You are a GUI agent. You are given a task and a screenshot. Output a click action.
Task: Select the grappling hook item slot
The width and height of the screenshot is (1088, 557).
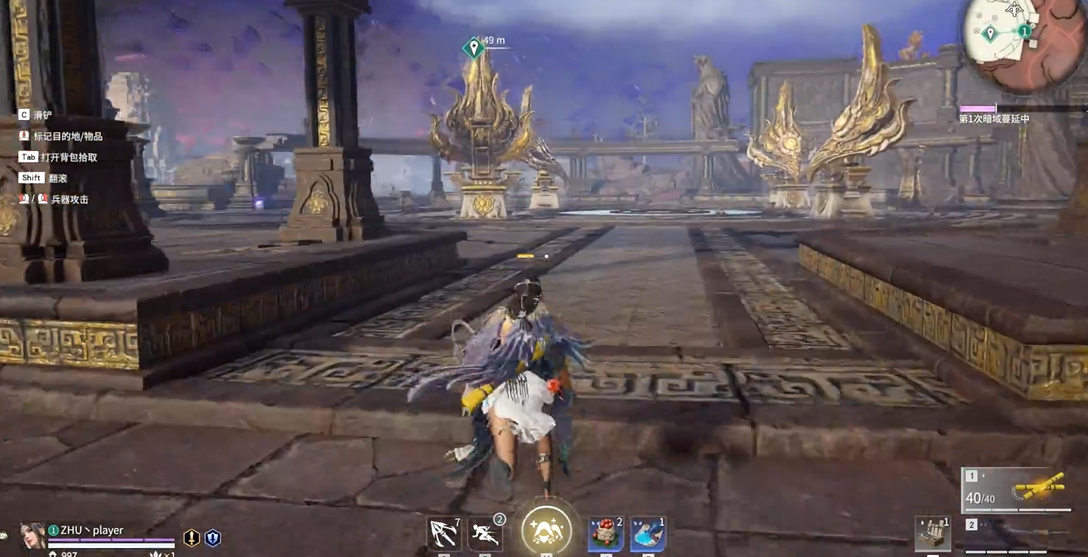[x=443, y=533]
